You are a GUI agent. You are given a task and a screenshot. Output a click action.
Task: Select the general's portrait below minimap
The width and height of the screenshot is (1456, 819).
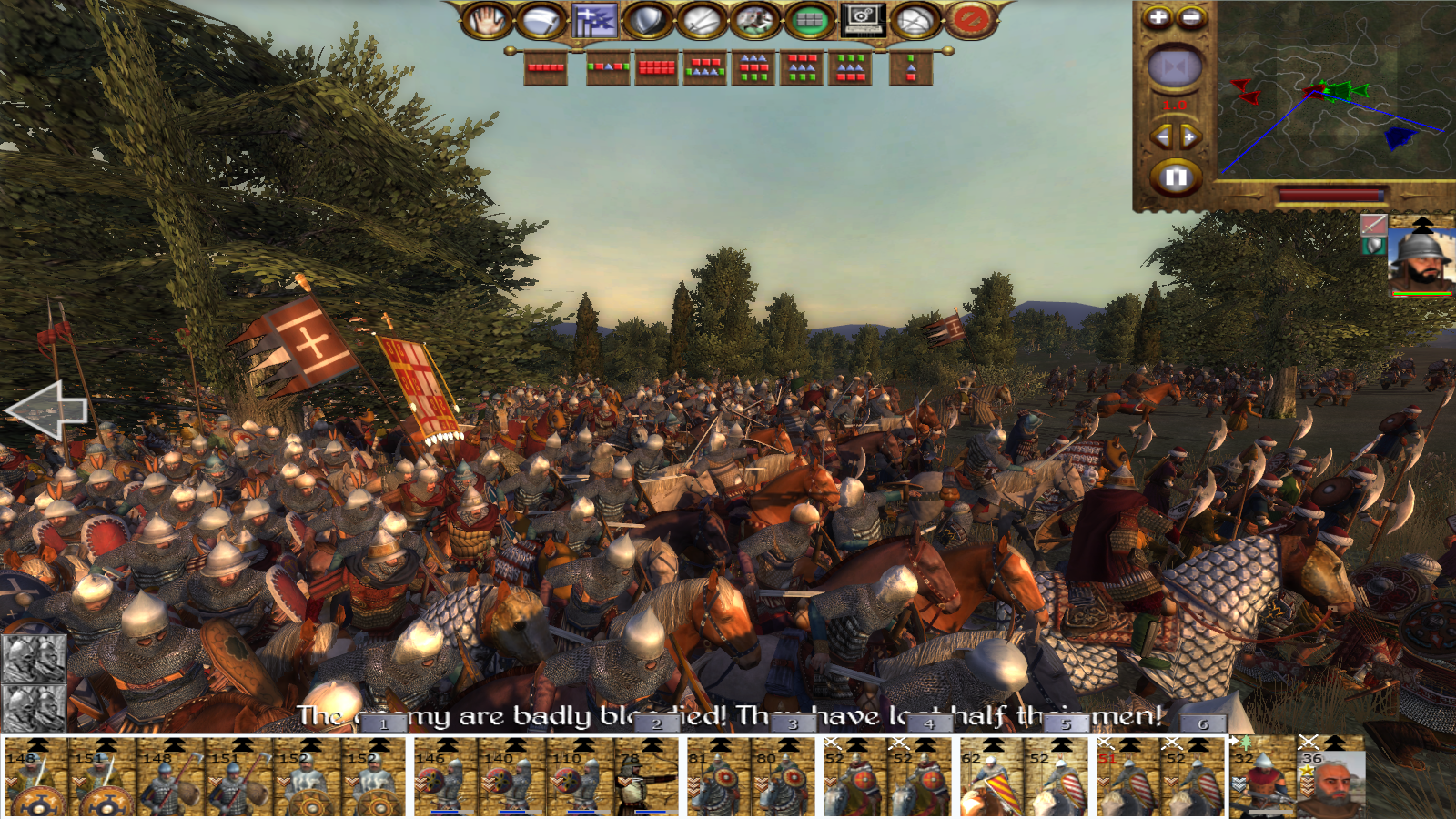(x=1421, y=258)
